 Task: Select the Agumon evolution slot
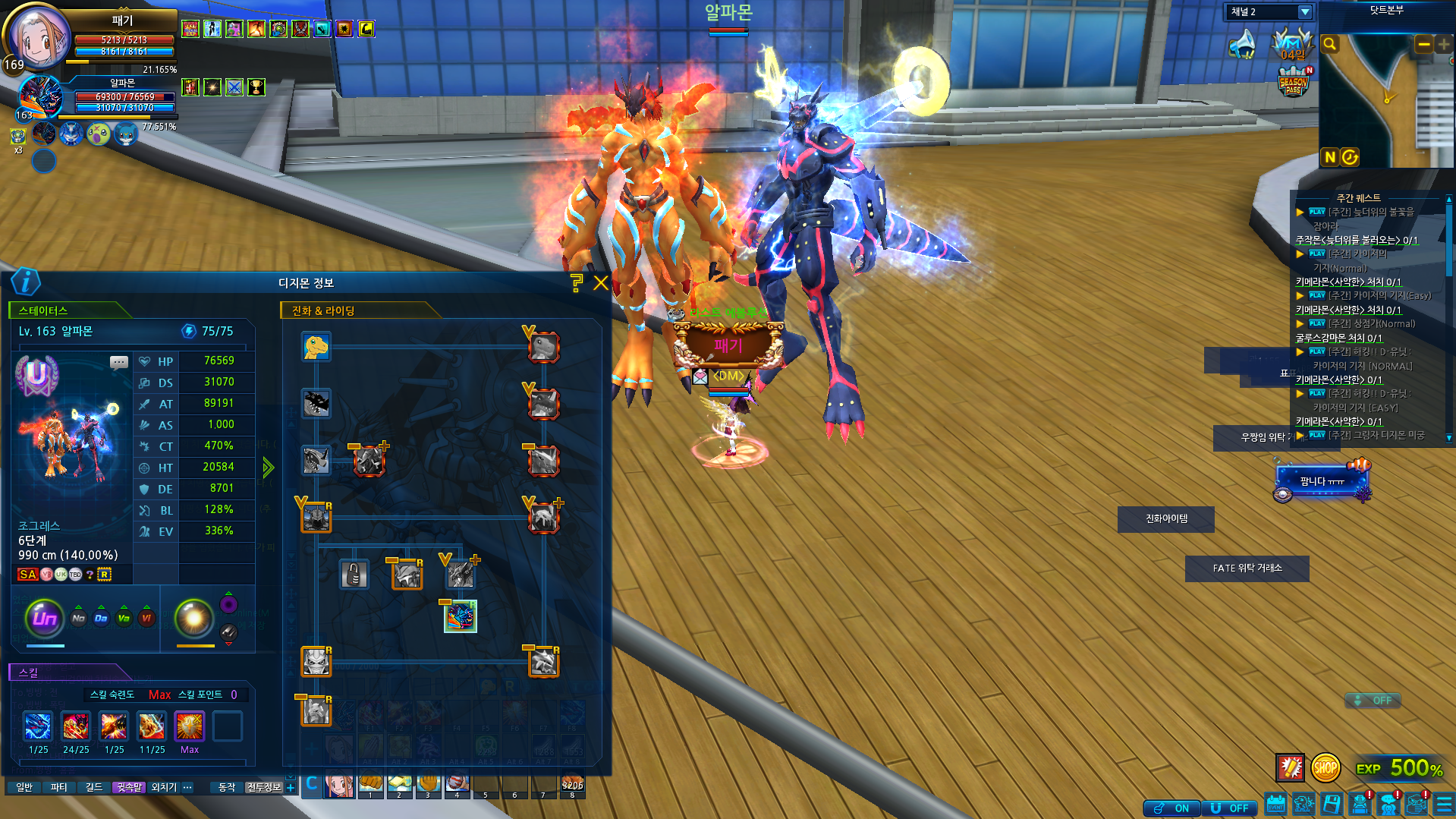click(x=316, y=348)
